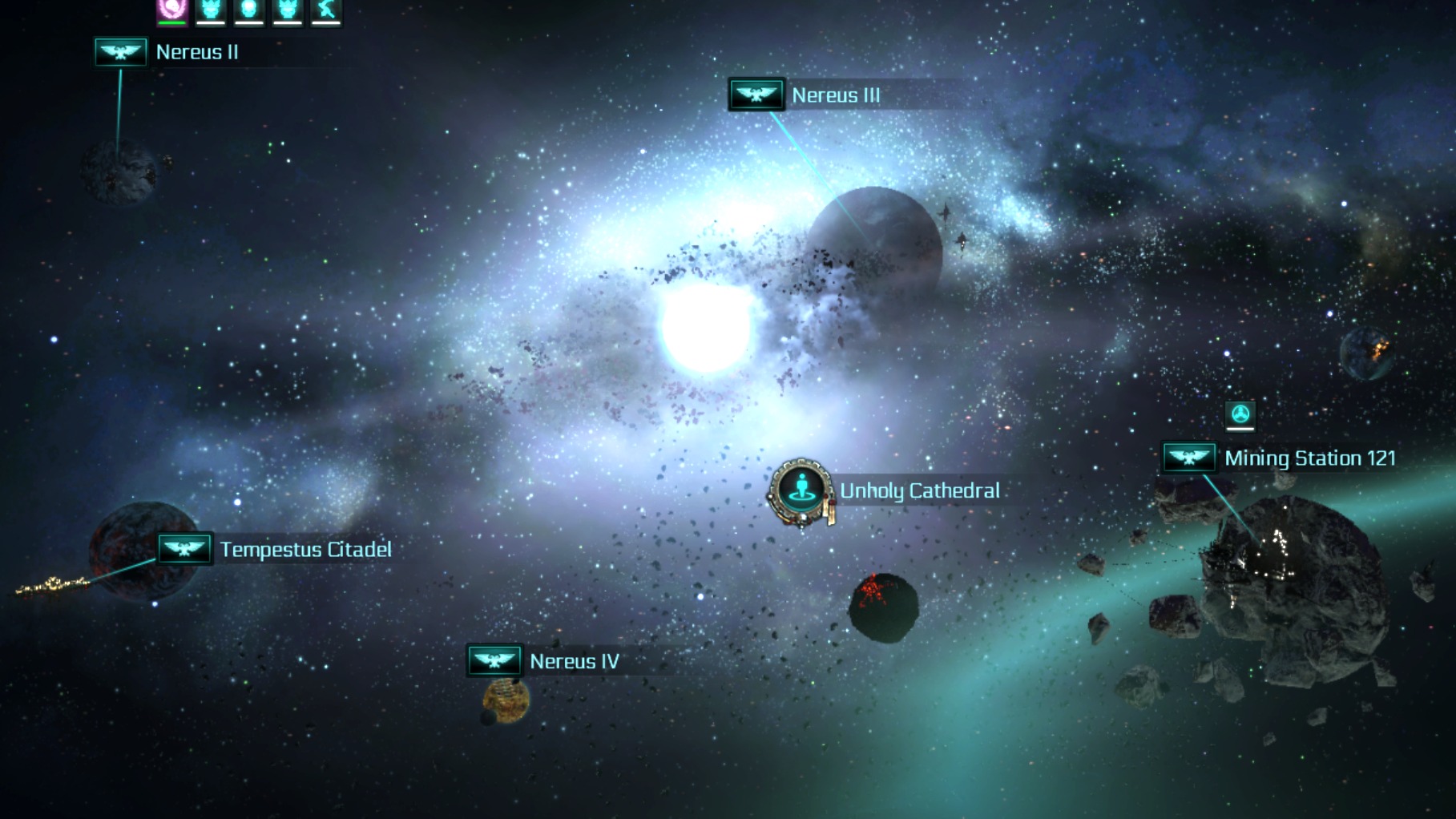
Task: Click the pink laurel skull icon
Action: 172,10
